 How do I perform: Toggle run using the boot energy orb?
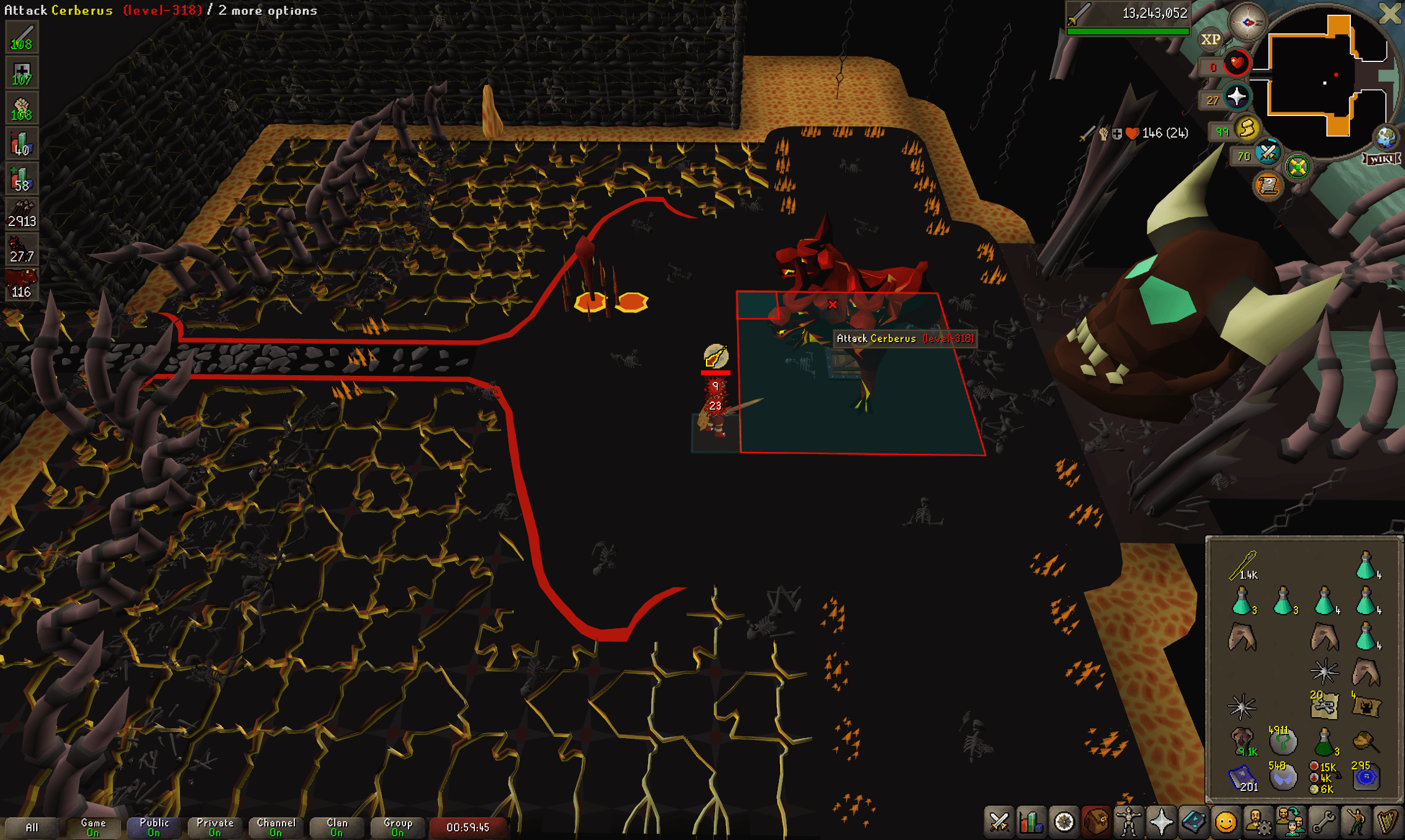[x=1247, y=129]
